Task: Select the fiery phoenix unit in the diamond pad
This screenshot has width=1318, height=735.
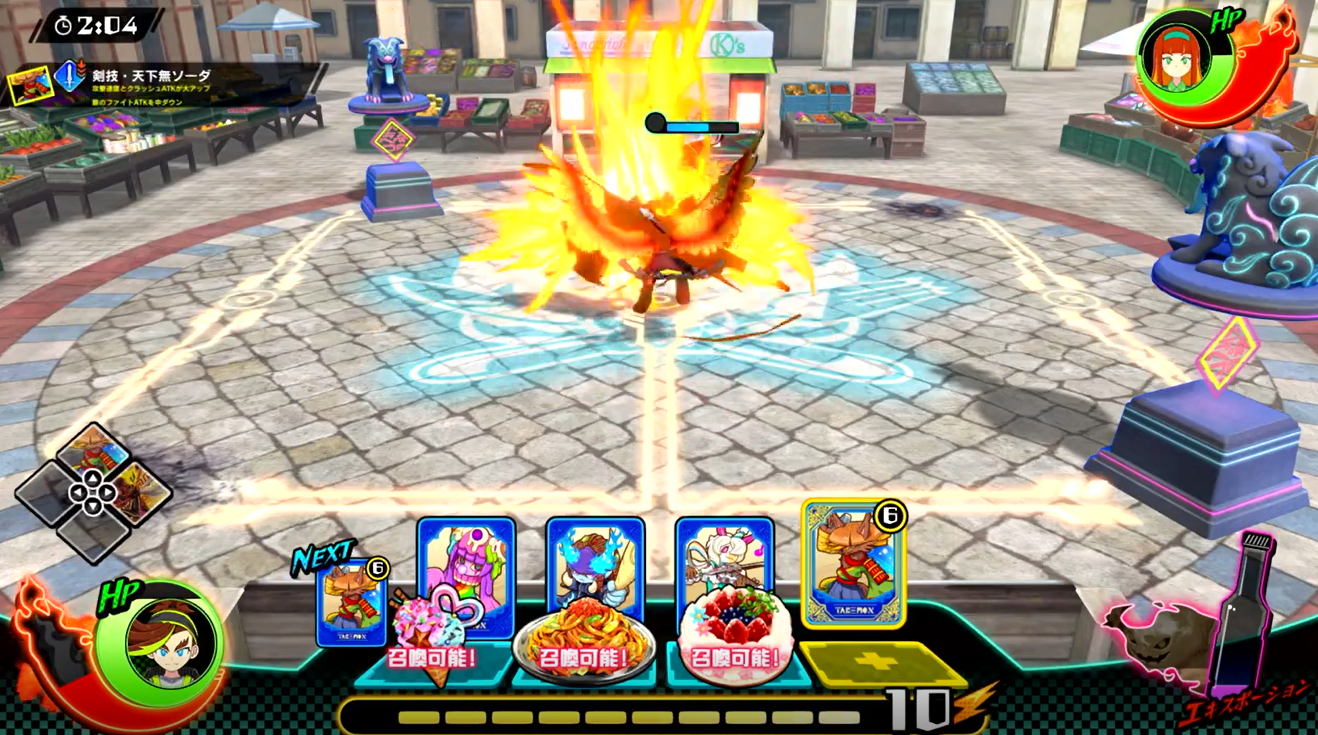Action: tap(139, 492)
